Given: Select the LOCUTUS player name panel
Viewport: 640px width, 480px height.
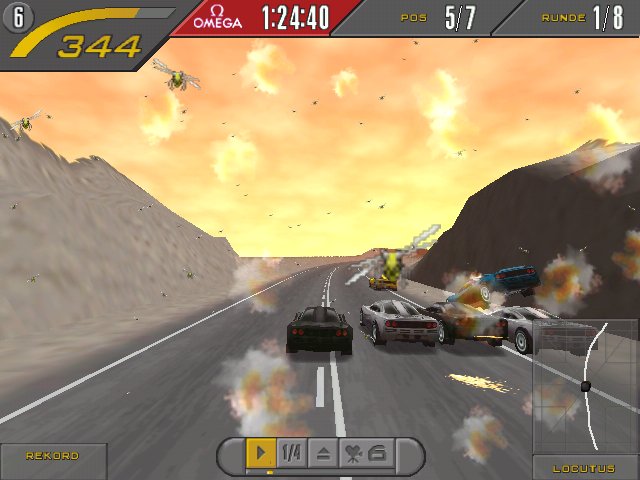Looking at the screenshot, I should click(x=585, y=467).
